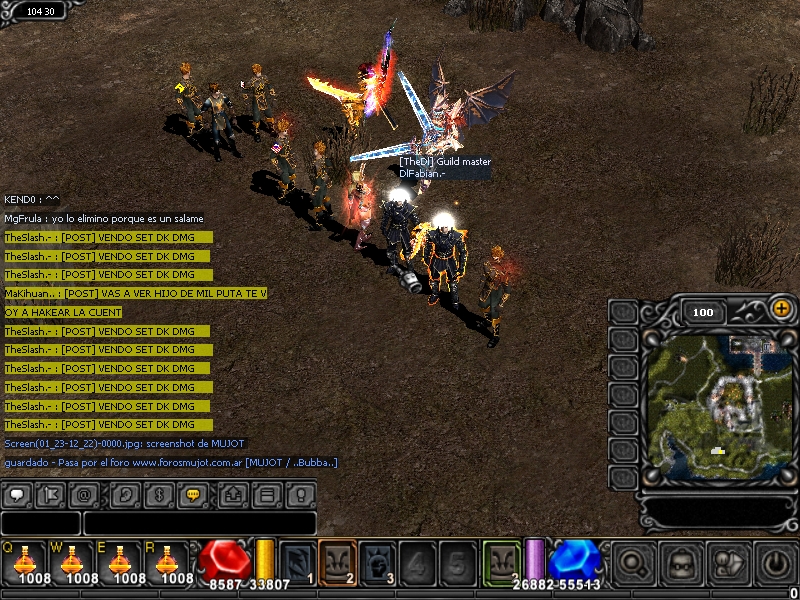Activate skill slot 3
The image size is (800, 600).
(378, 562)
